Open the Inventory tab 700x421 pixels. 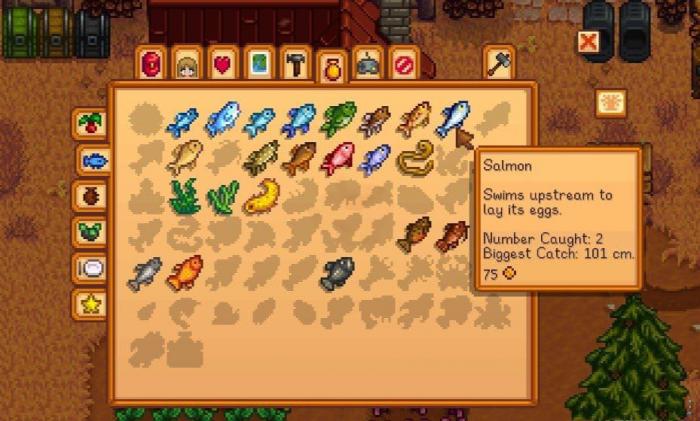[152, 64]
